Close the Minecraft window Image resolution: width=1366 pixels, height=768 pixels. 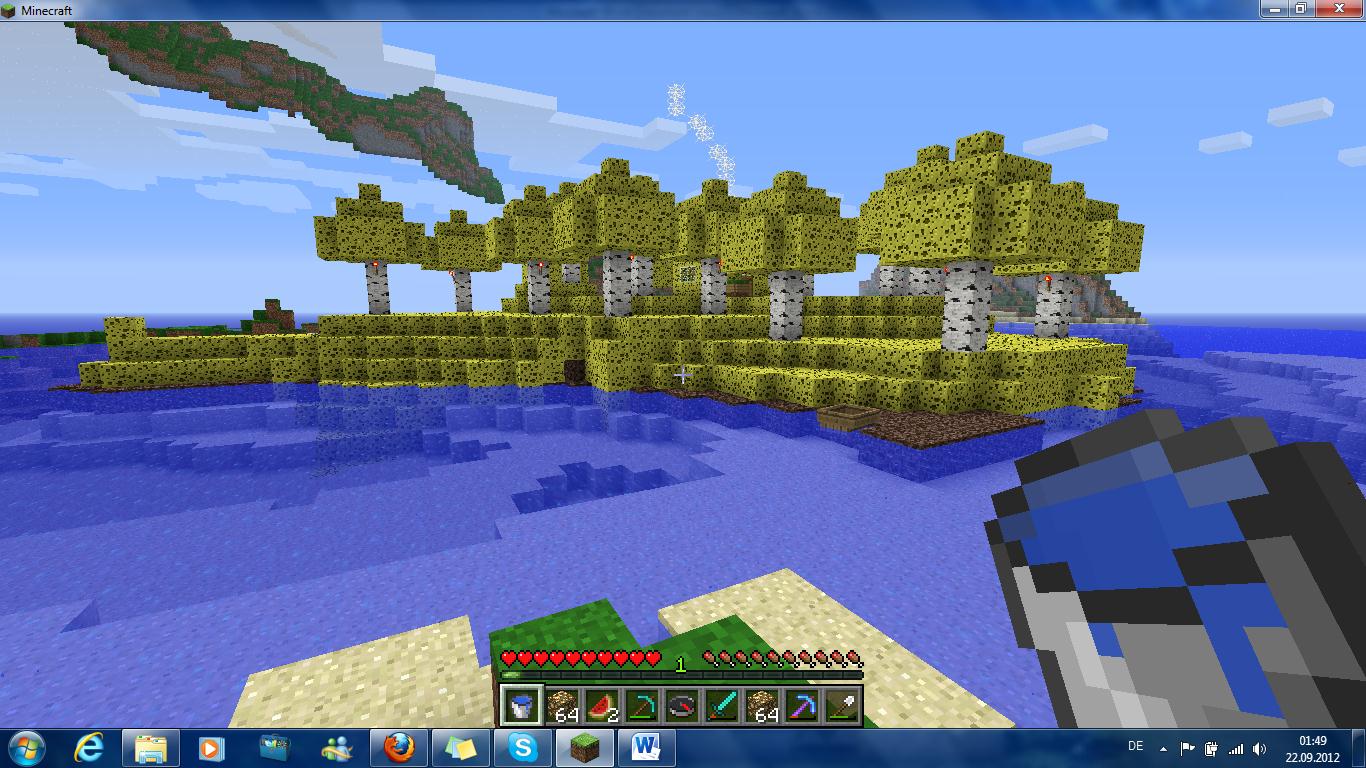[x=1338, y=9]
